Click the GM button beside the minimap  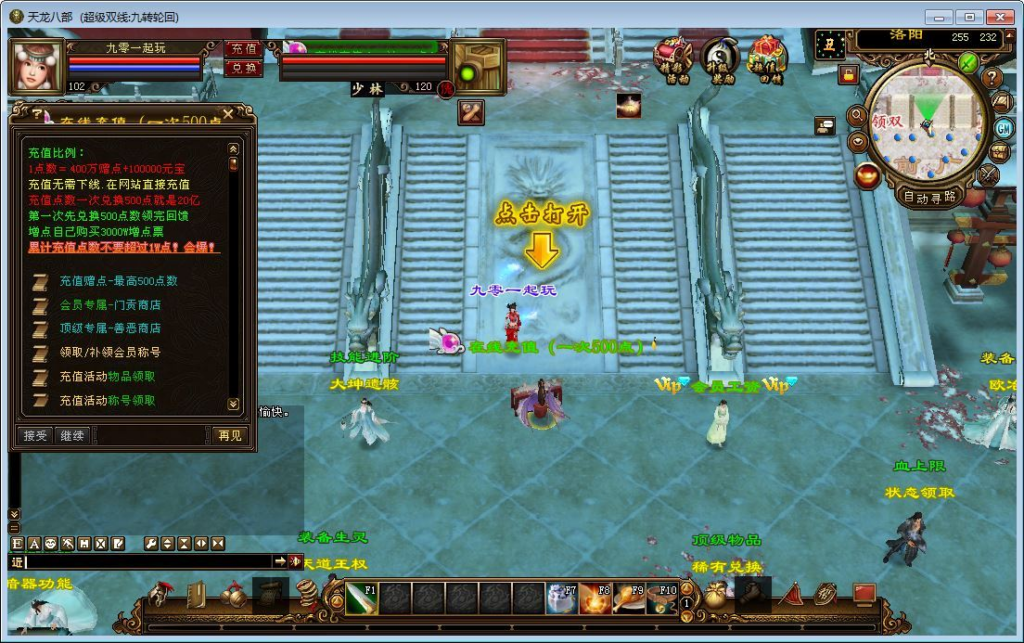point(1003,128)
